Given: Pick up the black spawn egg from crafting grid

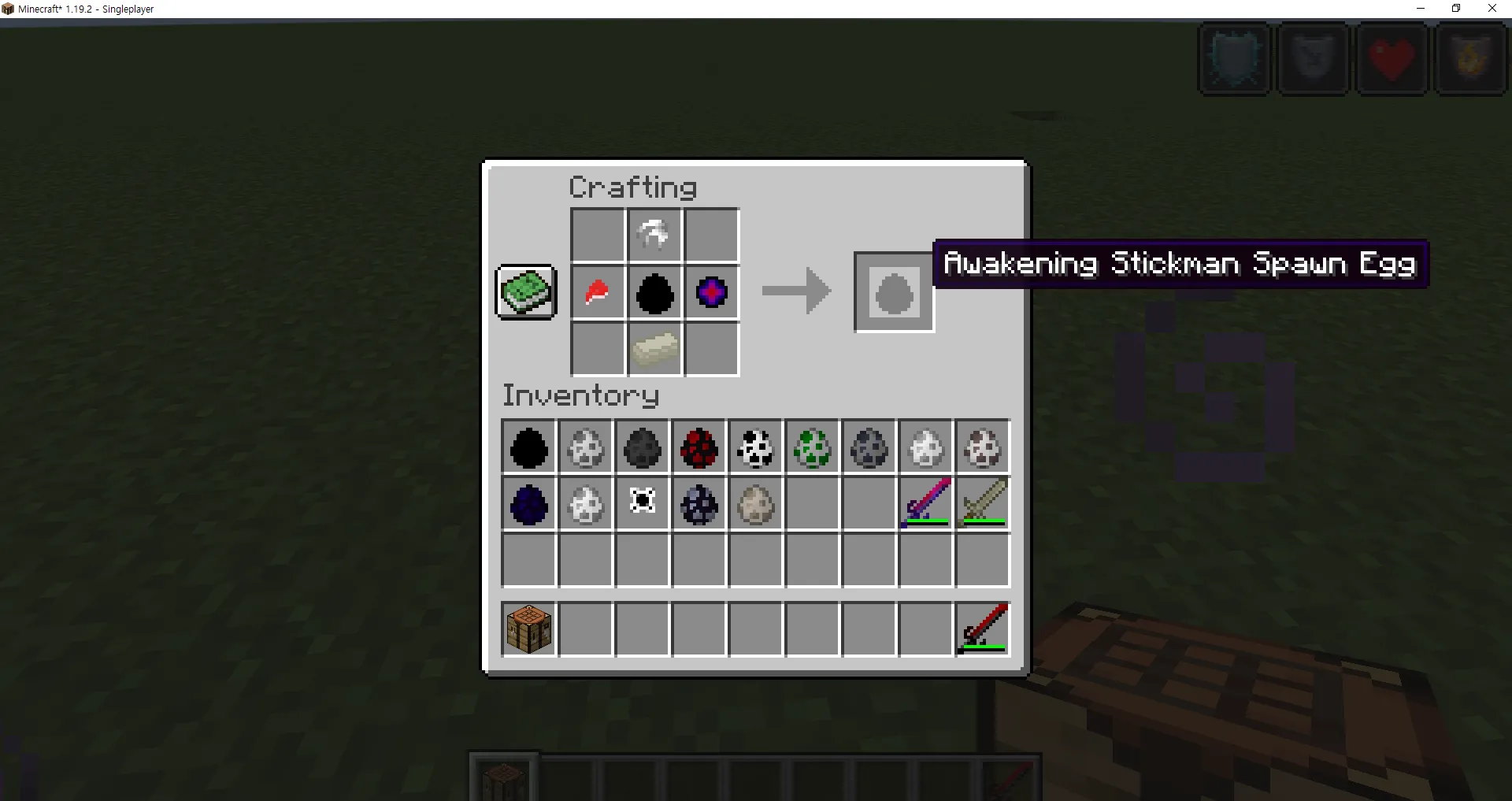Looking at the screenshot, I should (x=654, y=294).
